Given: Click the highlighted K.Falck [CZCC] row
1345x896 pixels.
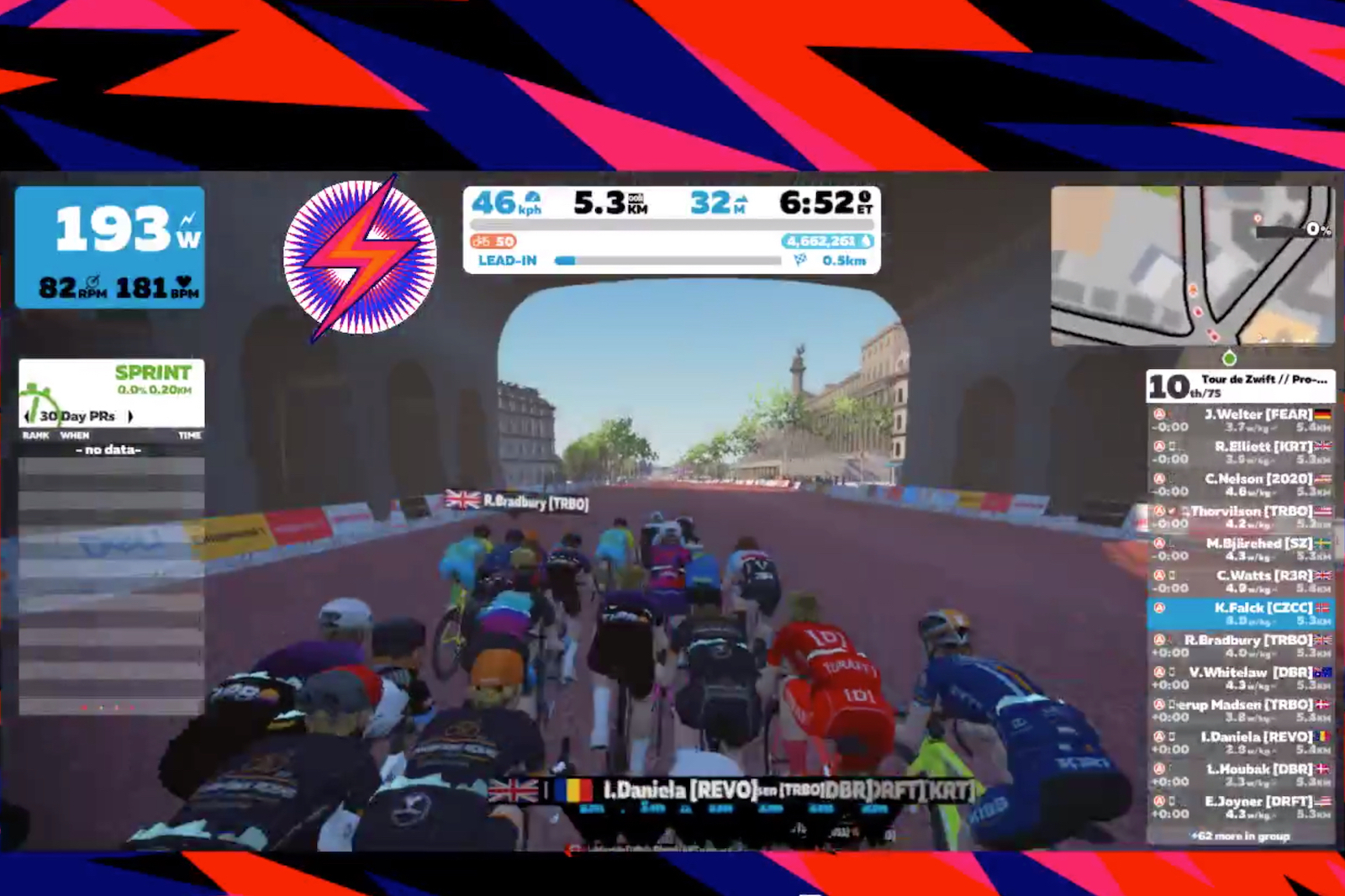Looking at the screenshot, I should click(1240, 614).
